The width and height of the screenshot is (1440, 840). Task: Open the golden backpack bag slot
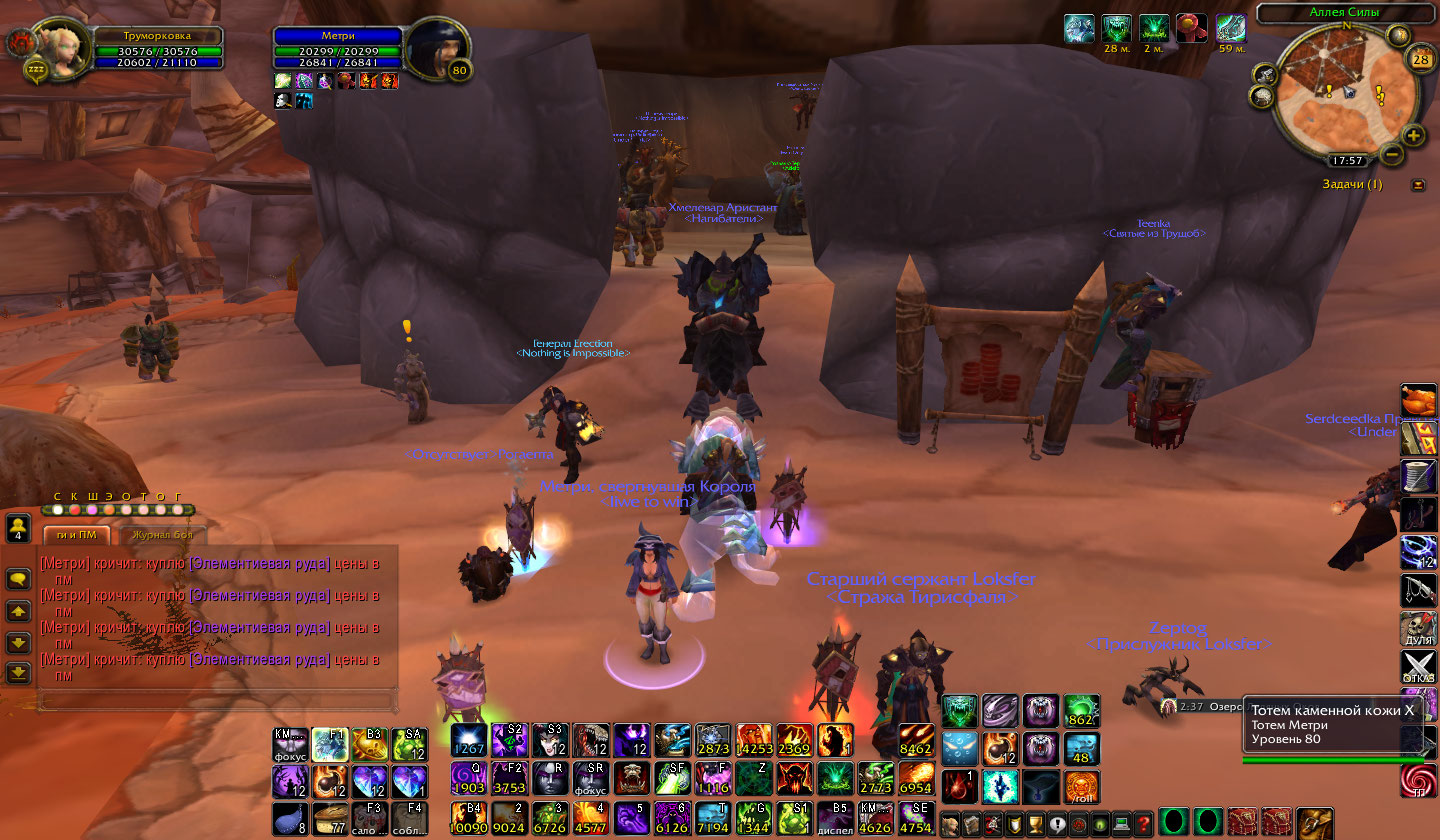click(1315, 823)
